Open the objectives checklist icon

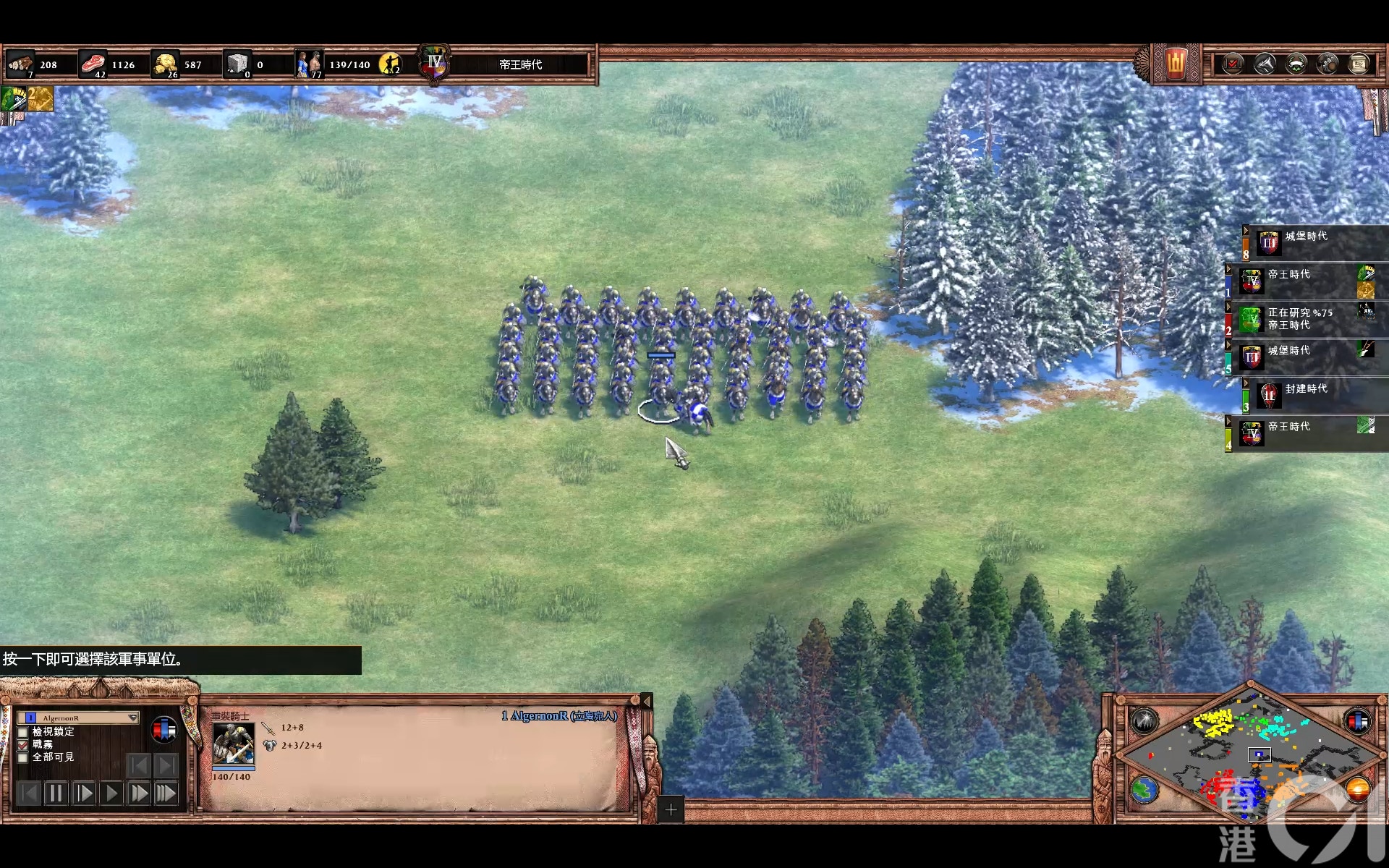(x=1233, y=64)
